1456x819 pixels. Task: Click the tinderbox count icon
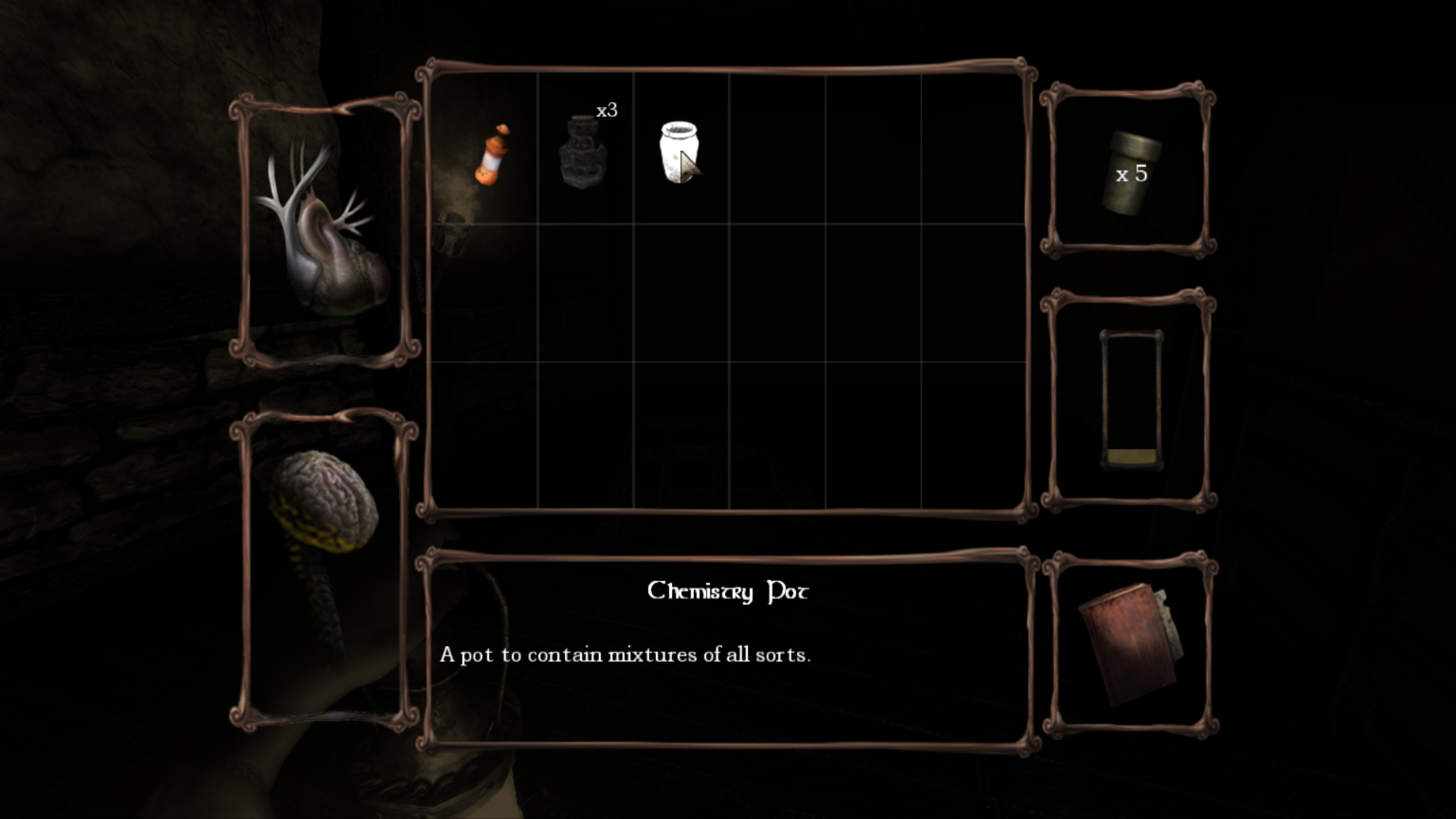1131,173
